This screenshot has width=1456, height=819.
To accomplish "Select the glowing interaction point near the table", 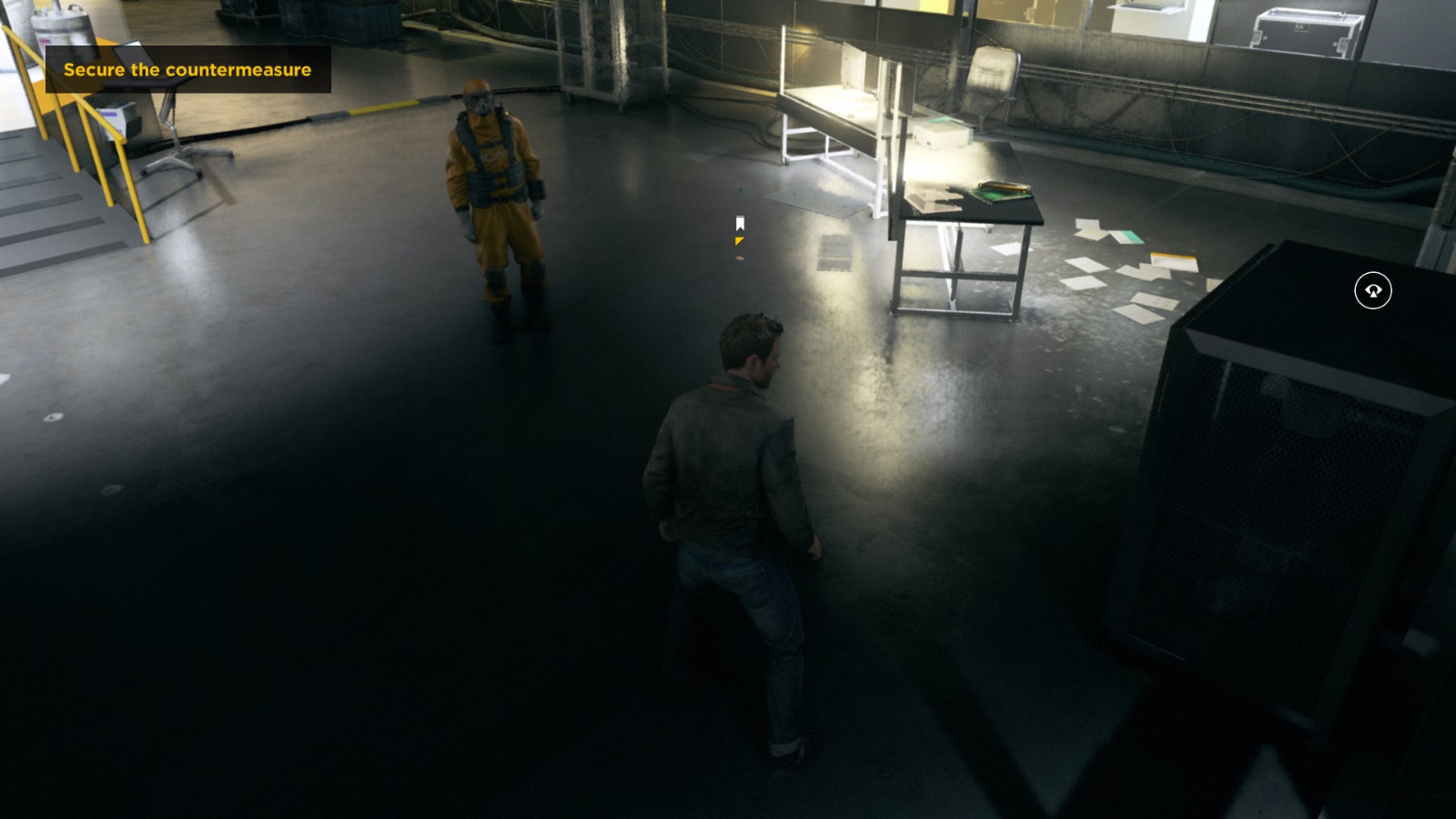I will [739, 232].
